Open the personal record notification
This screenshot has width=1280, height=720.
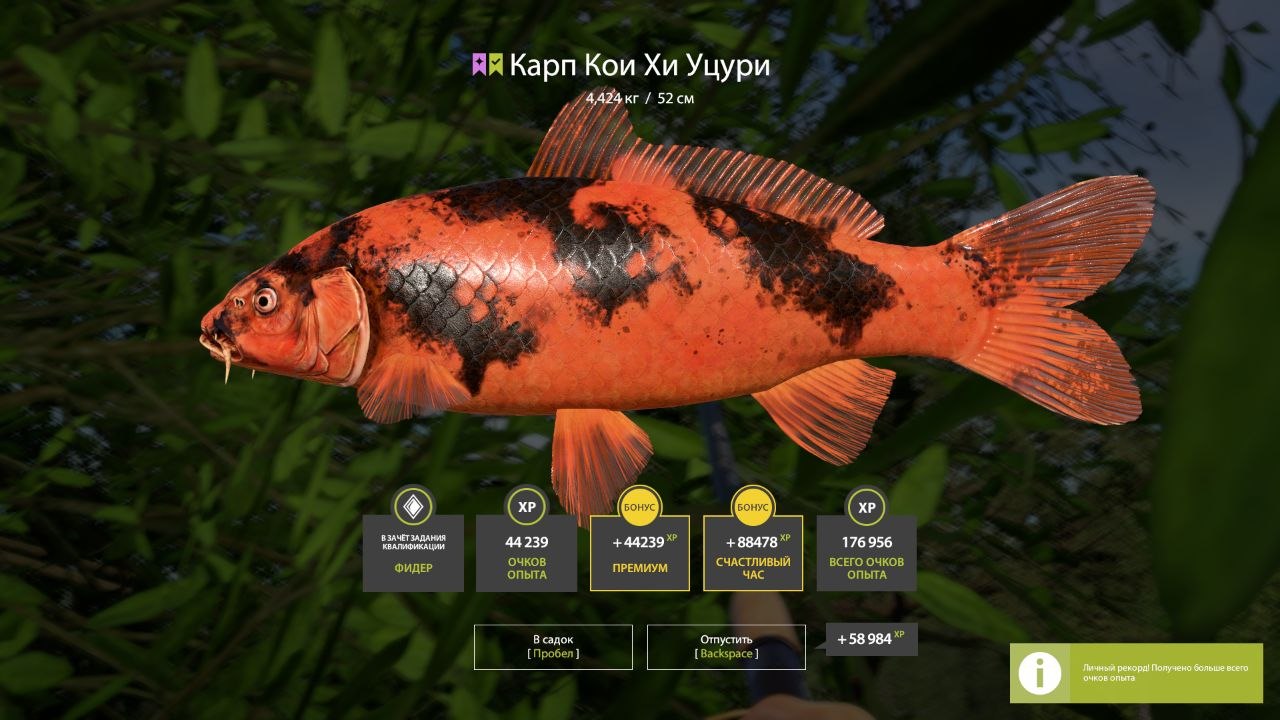(x=1136, y=673)
